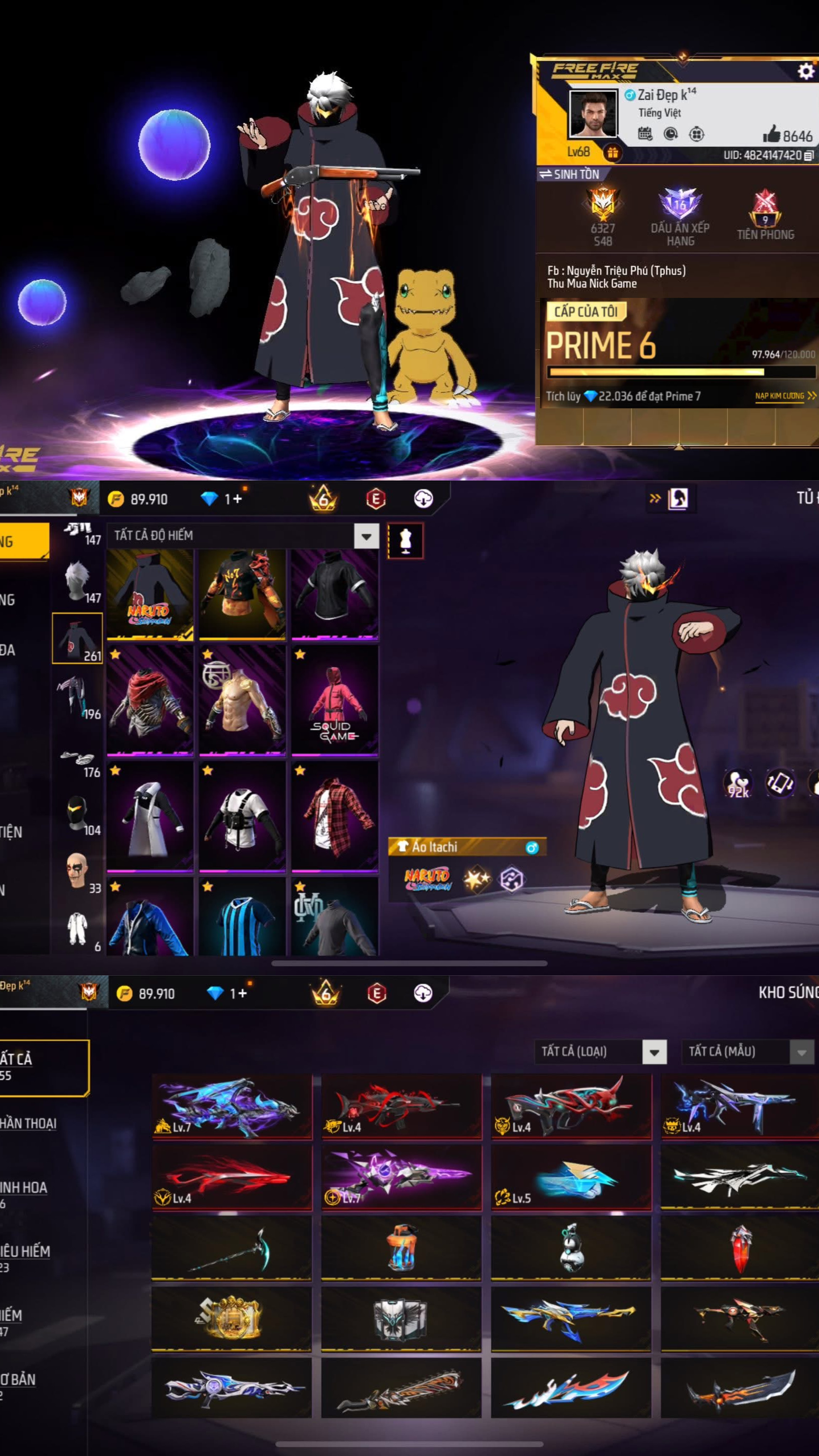Select the Tất Cả weapon tab
The height and width of the screenshot is (1456, 819).
[43, 1066]
